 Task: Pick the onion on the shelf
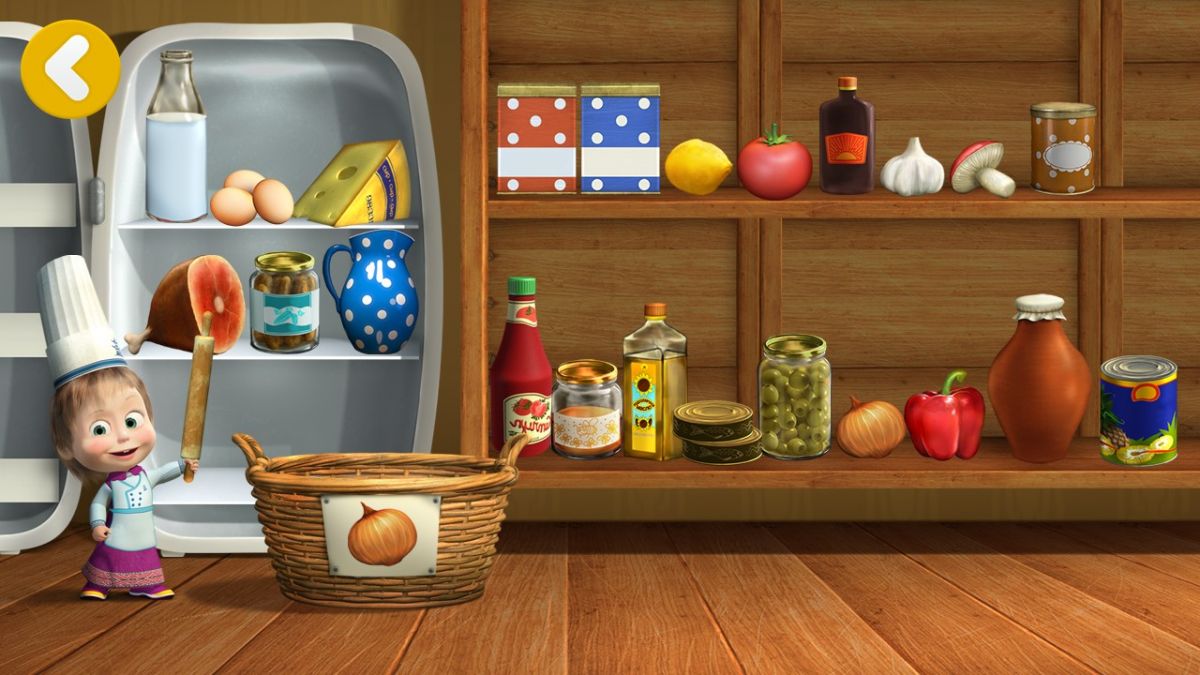click(x=870, y=428)
